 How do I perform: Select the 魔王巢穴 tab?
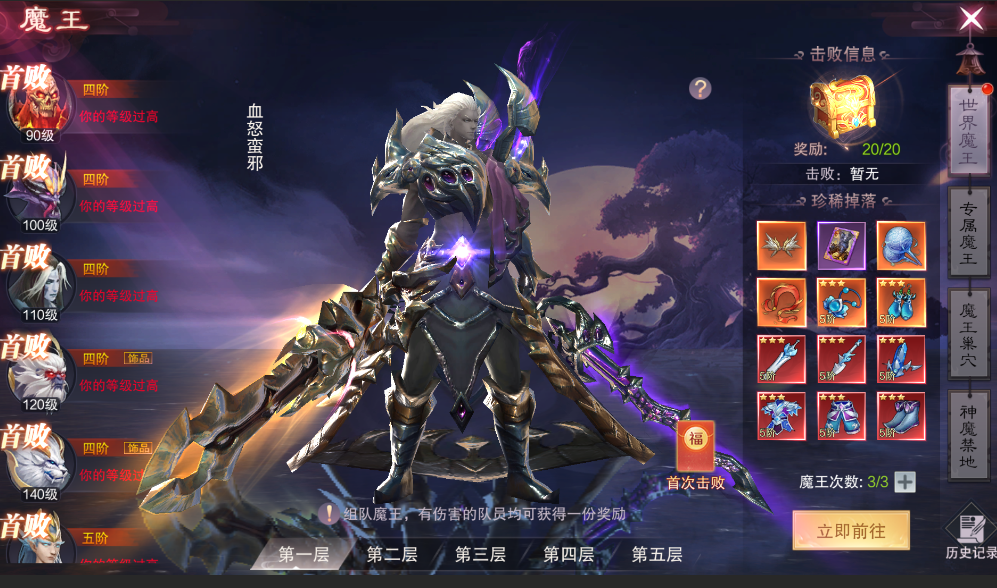[967, 333]
